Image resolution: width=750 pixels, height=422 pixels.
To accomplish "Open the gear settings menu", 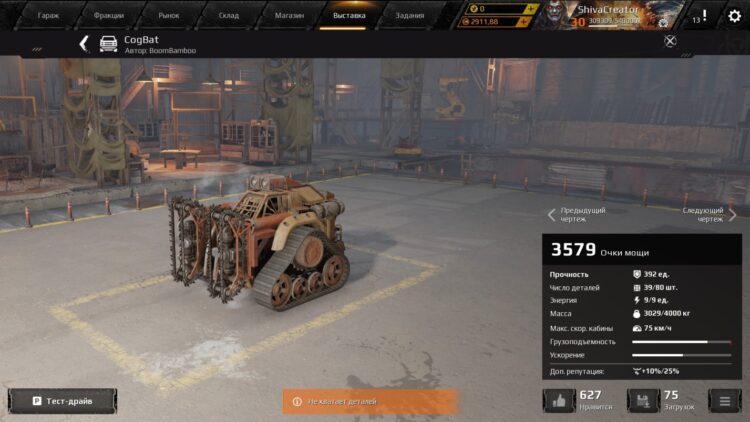I will point(734,16).
